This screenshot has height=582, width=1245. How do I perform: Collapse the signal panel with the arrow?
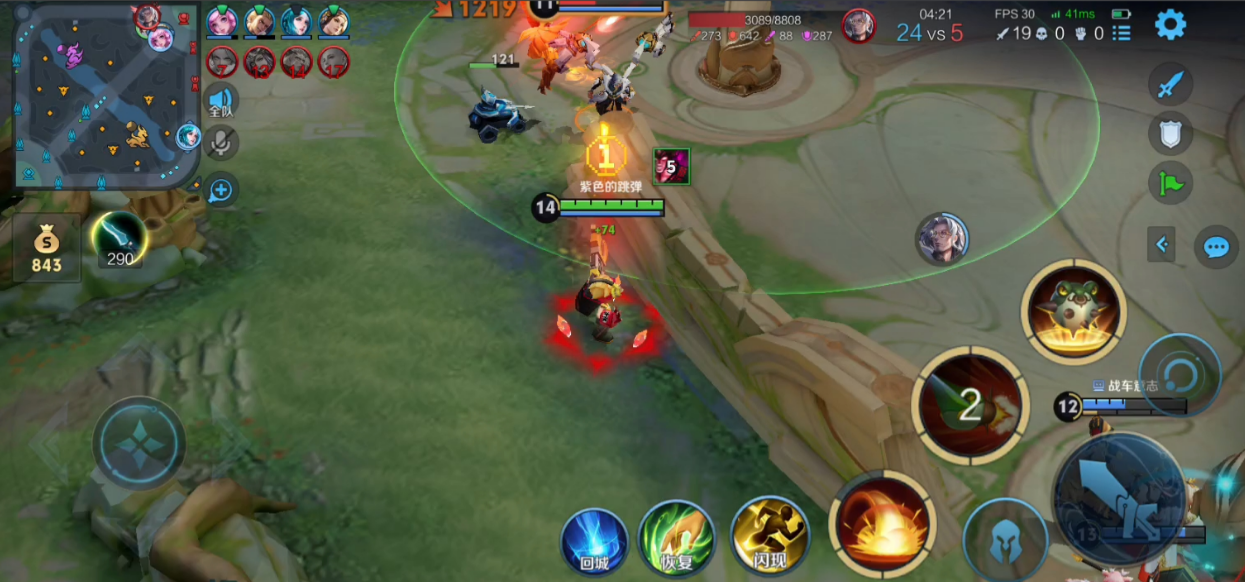pos(1161,243)
